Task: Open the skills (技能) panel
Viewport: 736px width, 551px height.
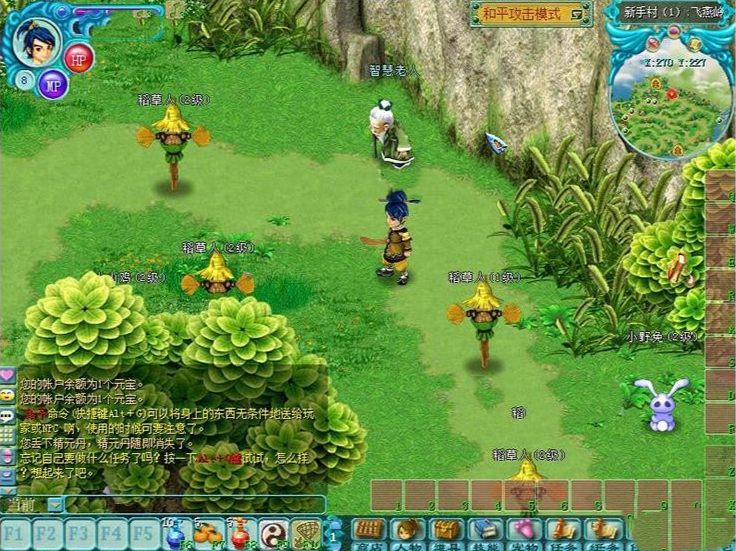Action: [x=484, y=531]
